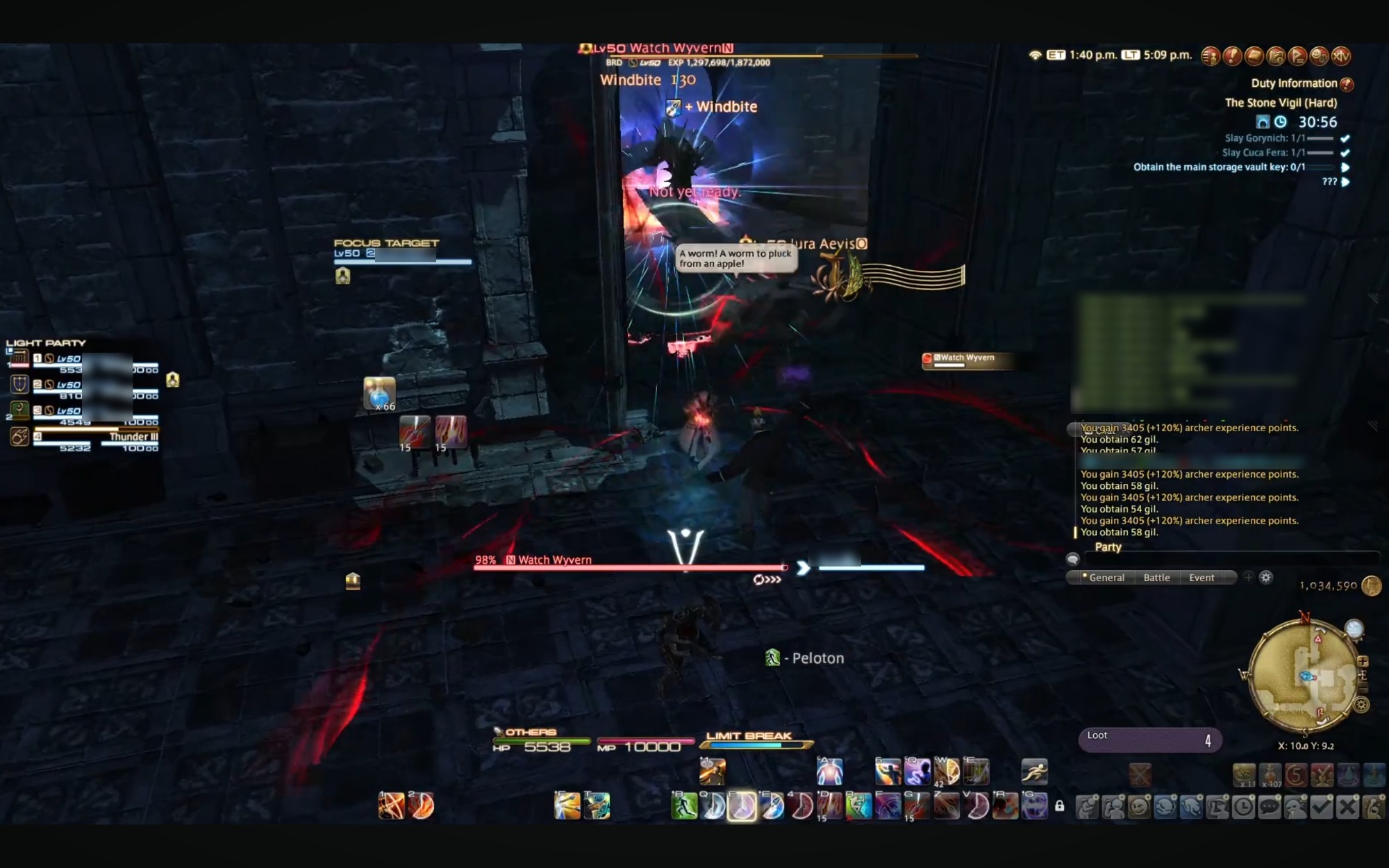Open the Loot notification panel
The image size is (1389, 868).
pos(1149,740)
